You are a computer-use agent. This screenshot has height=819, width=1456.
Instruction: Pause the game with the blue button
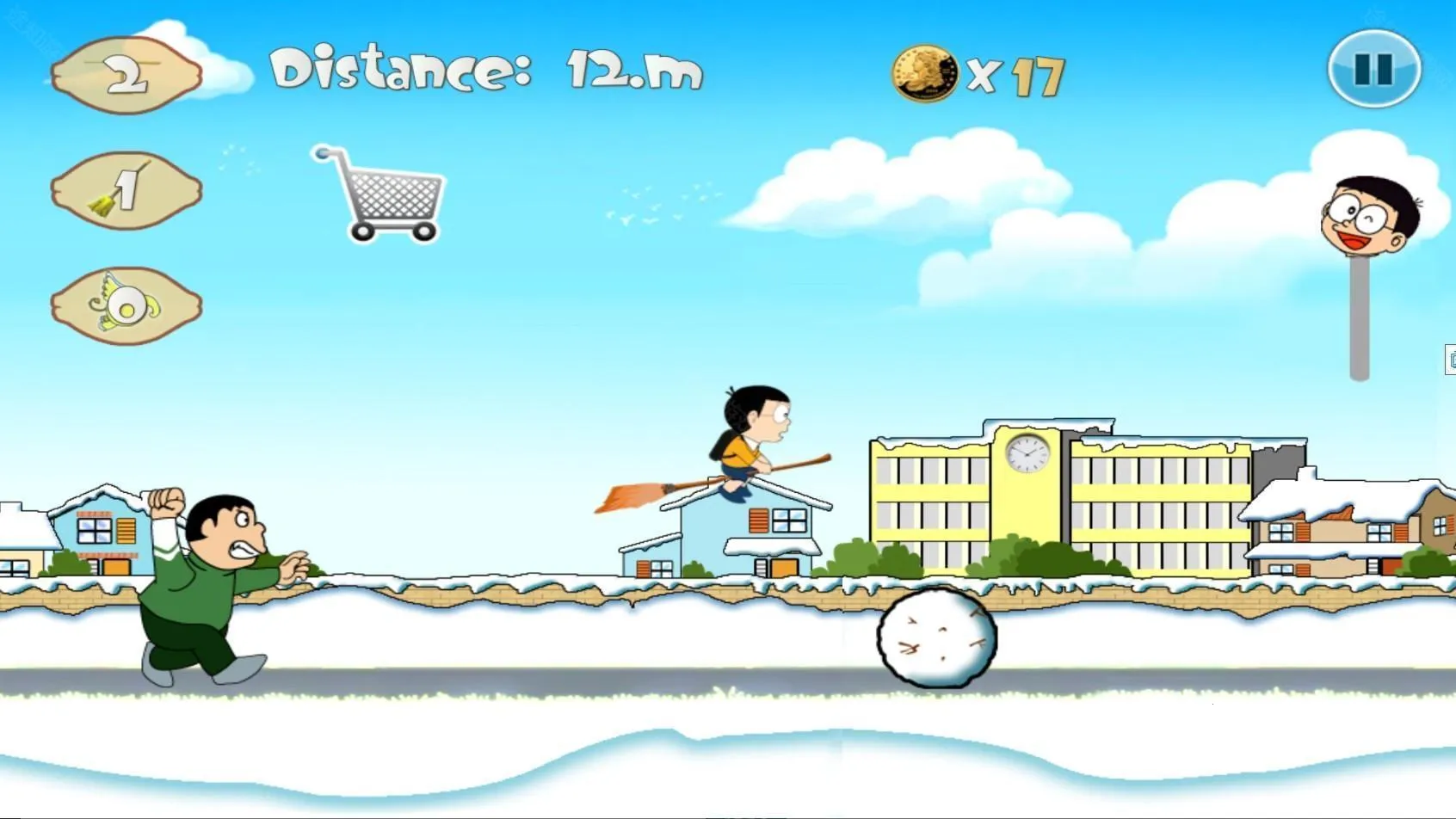(x=1373, y=69)
